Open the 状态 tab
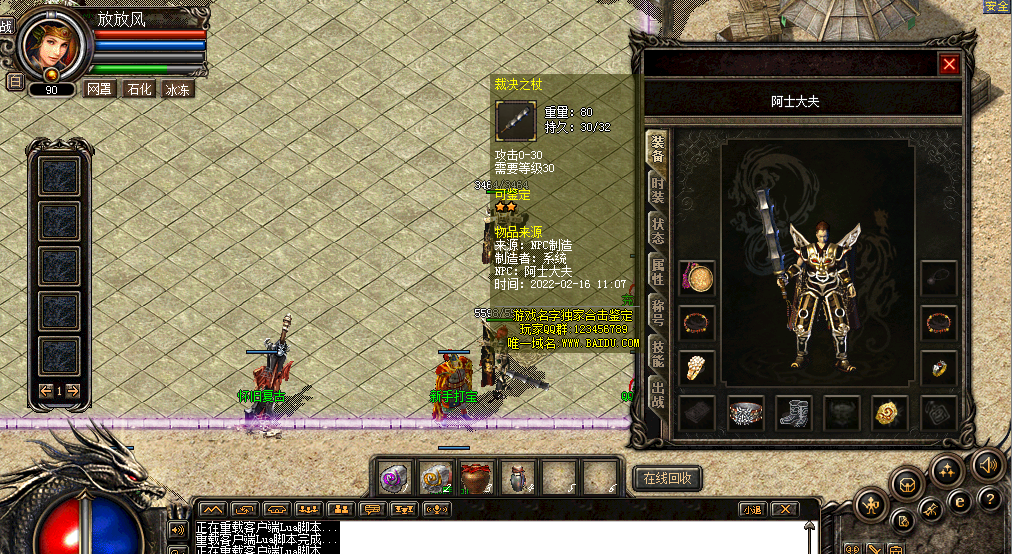The height and width of the screenshot is (554, 1012). 657,229
